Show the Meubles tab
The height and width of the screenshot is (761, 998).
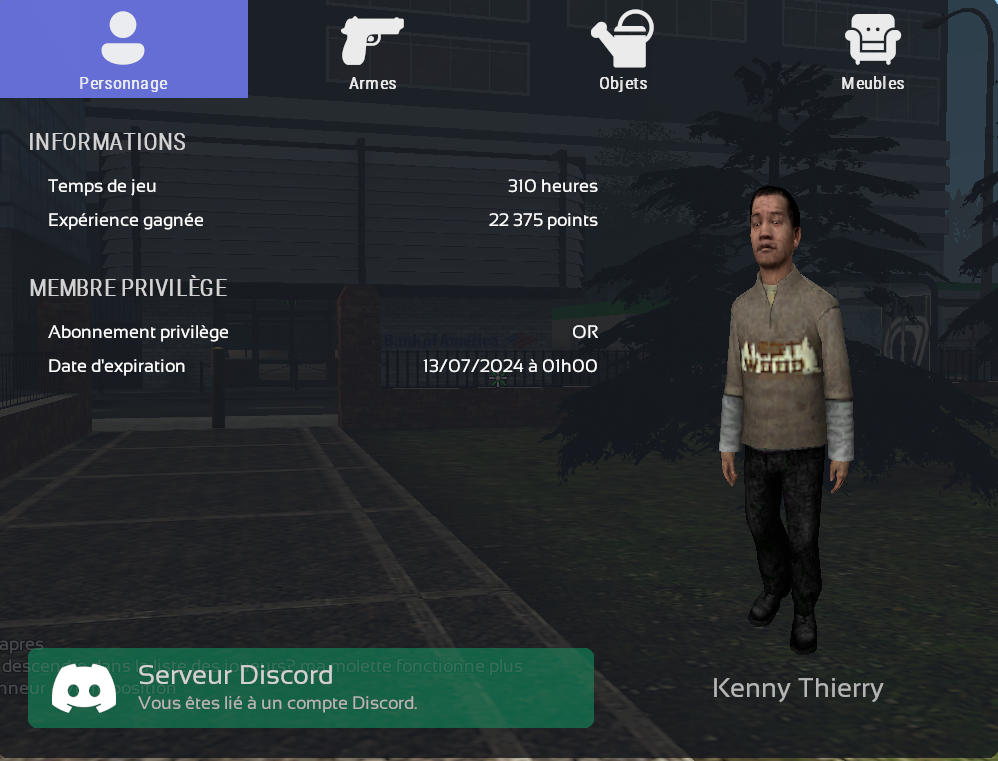pyautogui.click(x=872, y=50)
